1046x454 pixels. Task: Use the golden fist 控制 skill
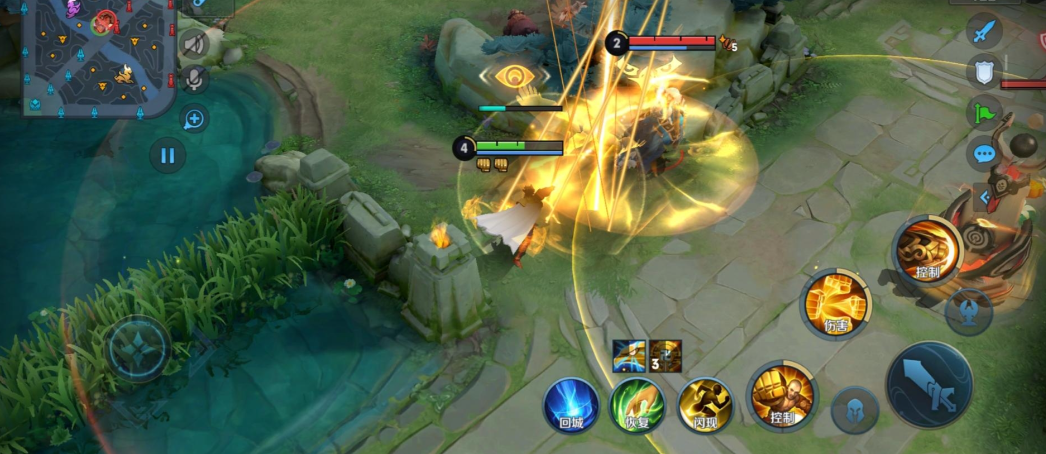pos(782,396)
